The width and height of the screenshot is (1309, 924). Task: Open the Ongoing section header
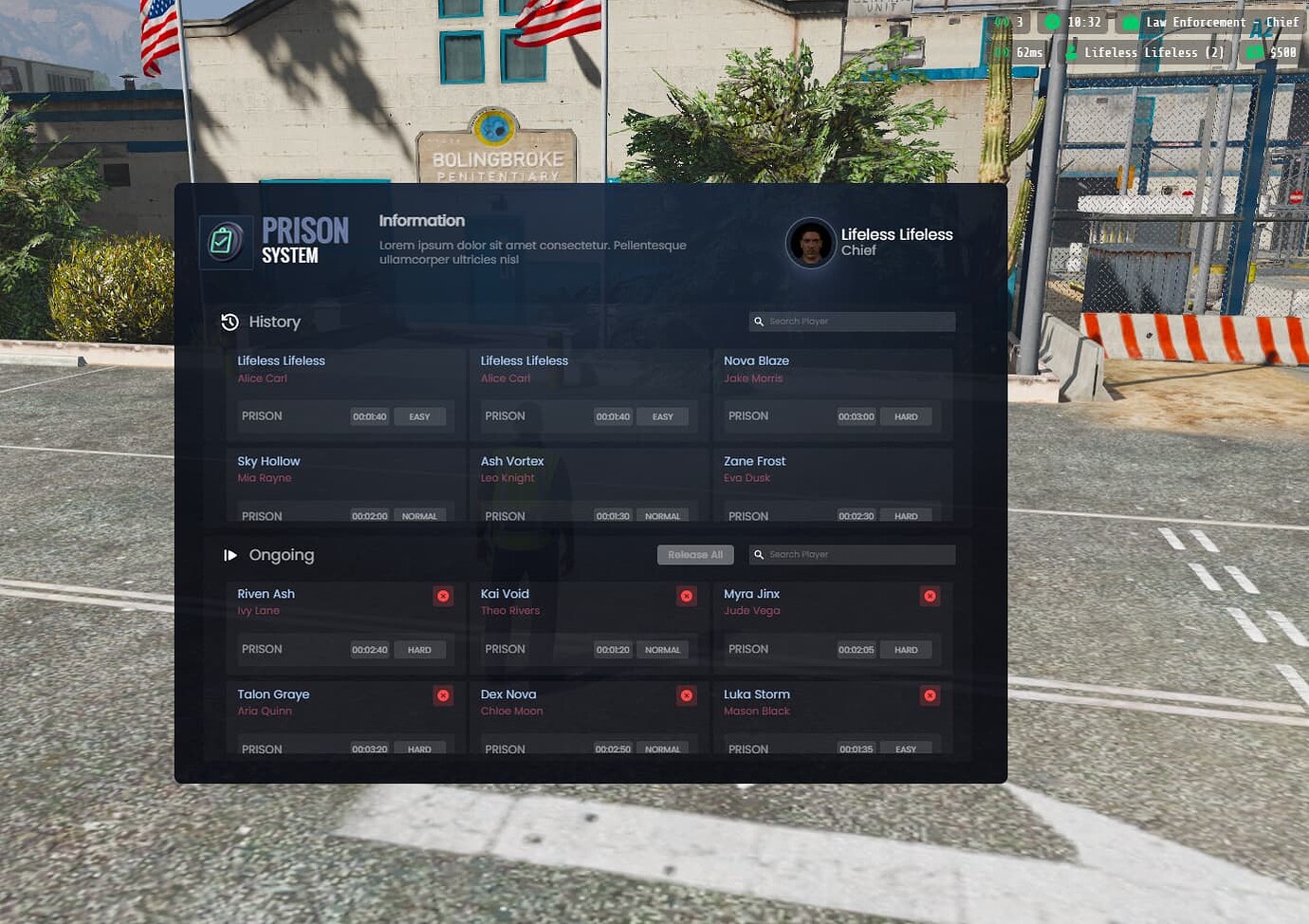click(281, 555)
